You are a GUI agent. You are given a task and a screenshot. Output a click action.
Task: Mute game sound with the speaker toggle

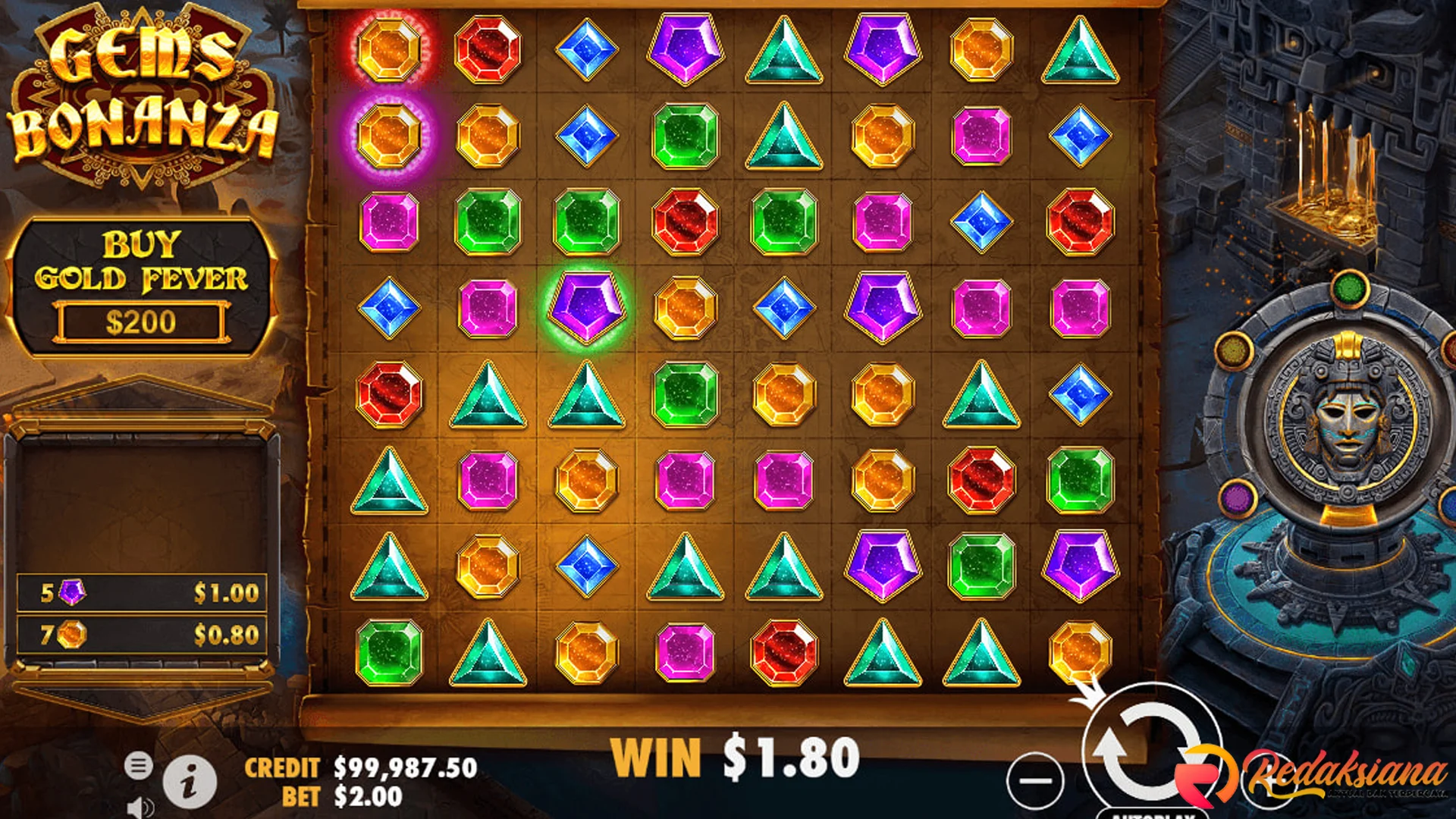(139, 805)
